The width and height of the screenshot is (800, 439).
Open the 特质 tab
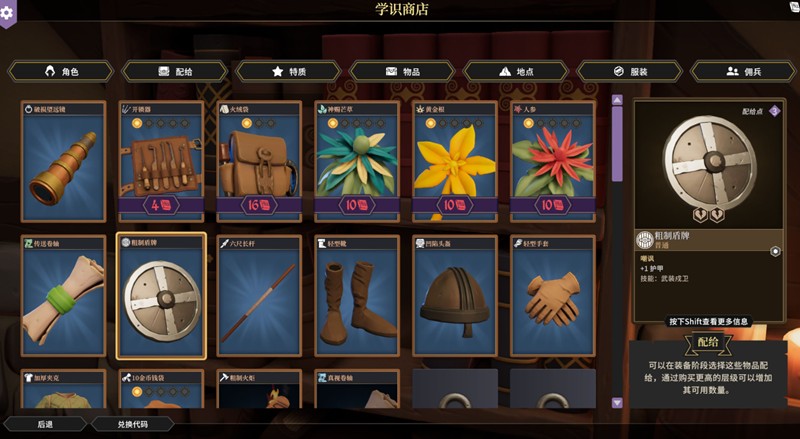(x=289, y=72)
